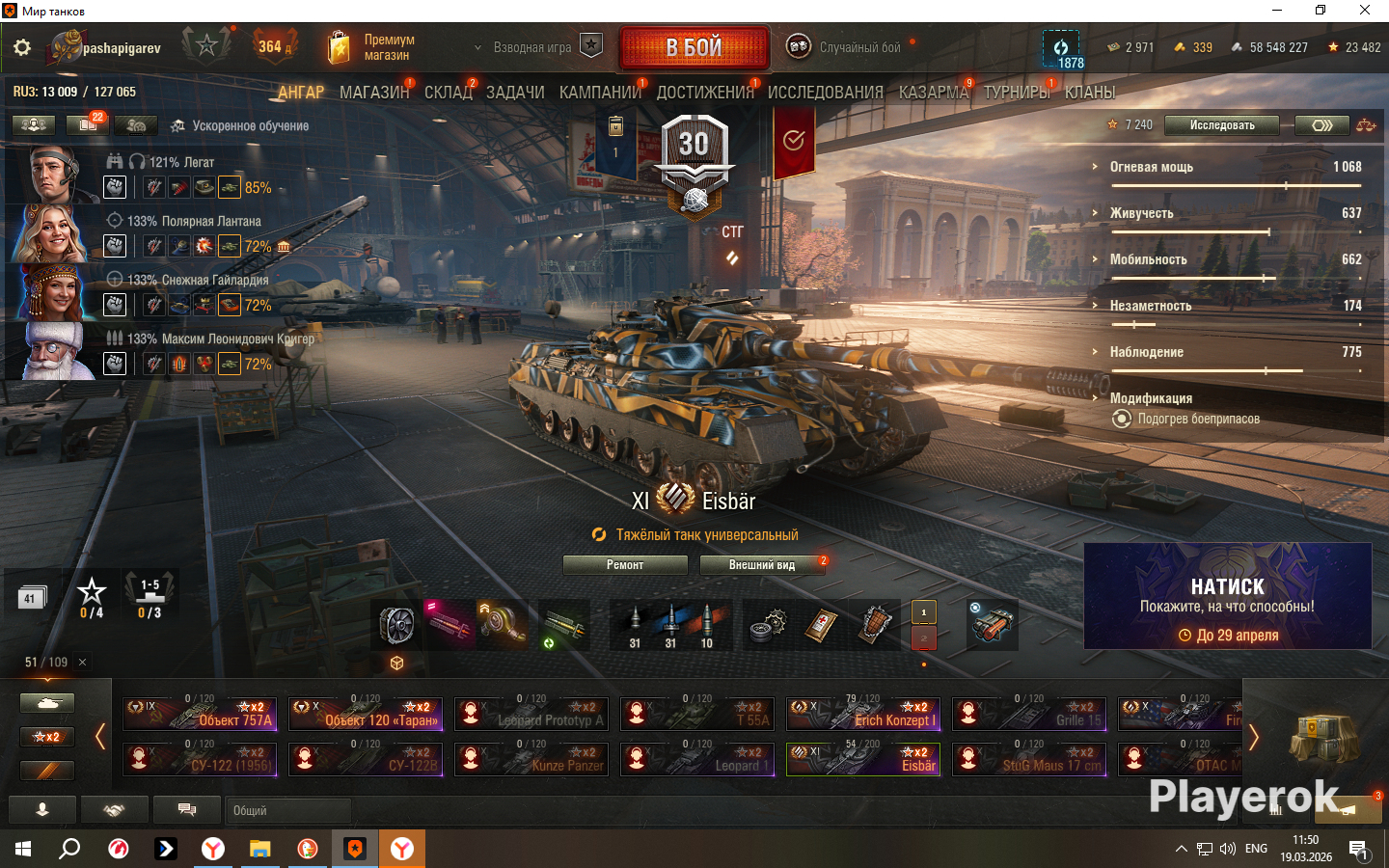Click the Ремонт repair button

625,565
